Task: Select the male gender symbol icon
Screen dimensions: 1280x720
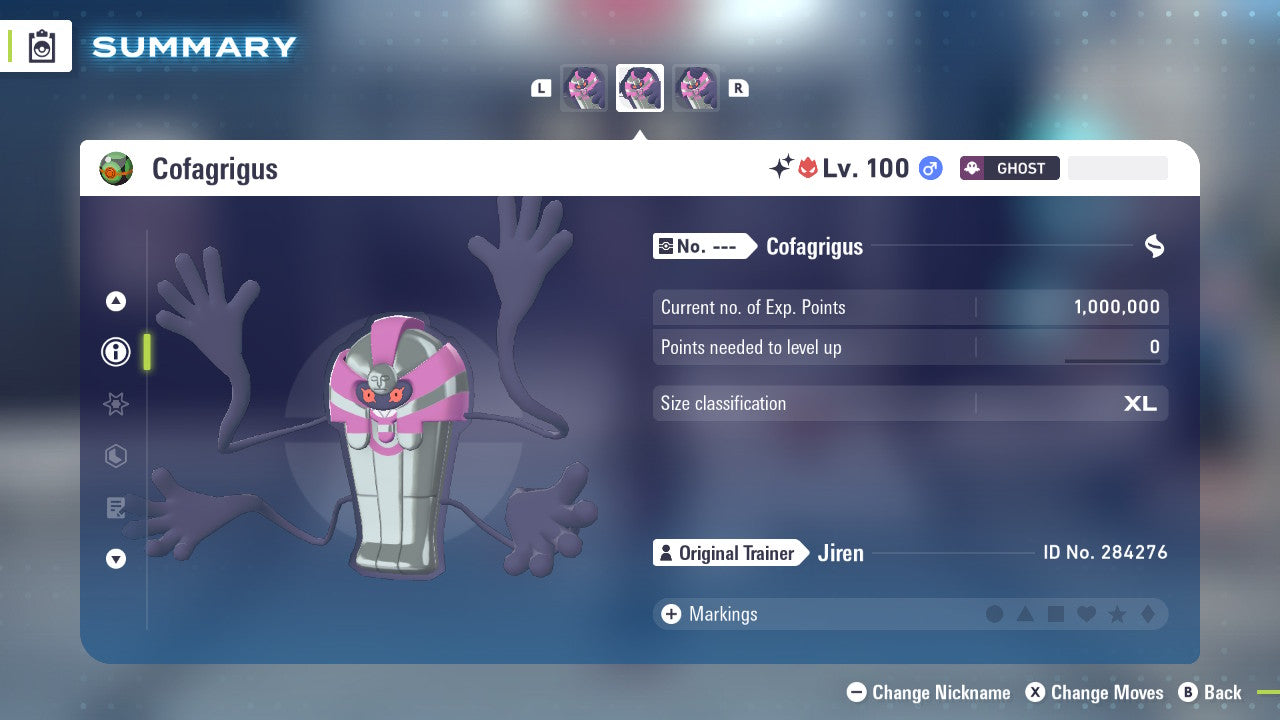Action: (928, 168)
